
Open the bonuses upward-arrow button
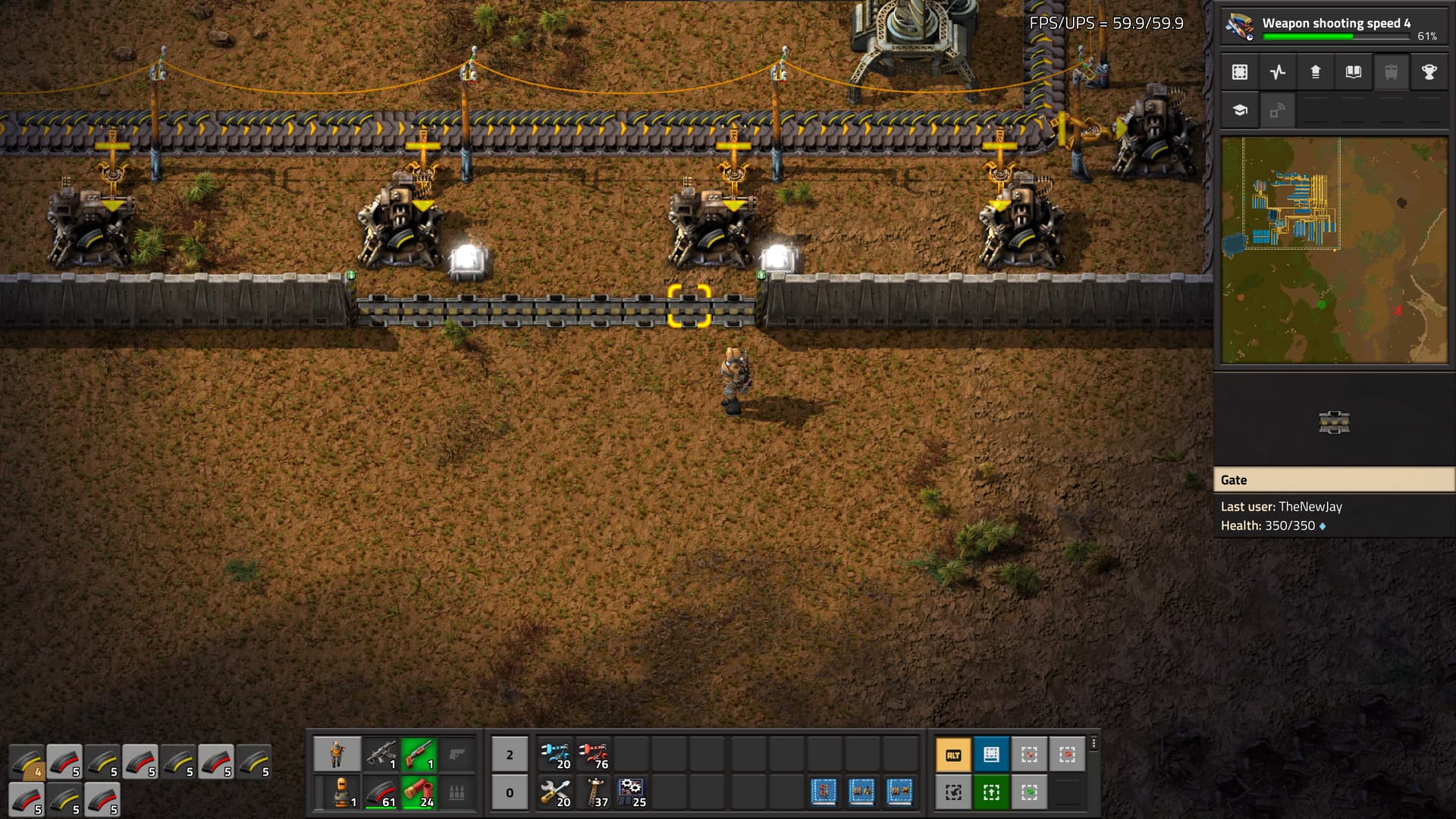click(x=1316, y=72)
